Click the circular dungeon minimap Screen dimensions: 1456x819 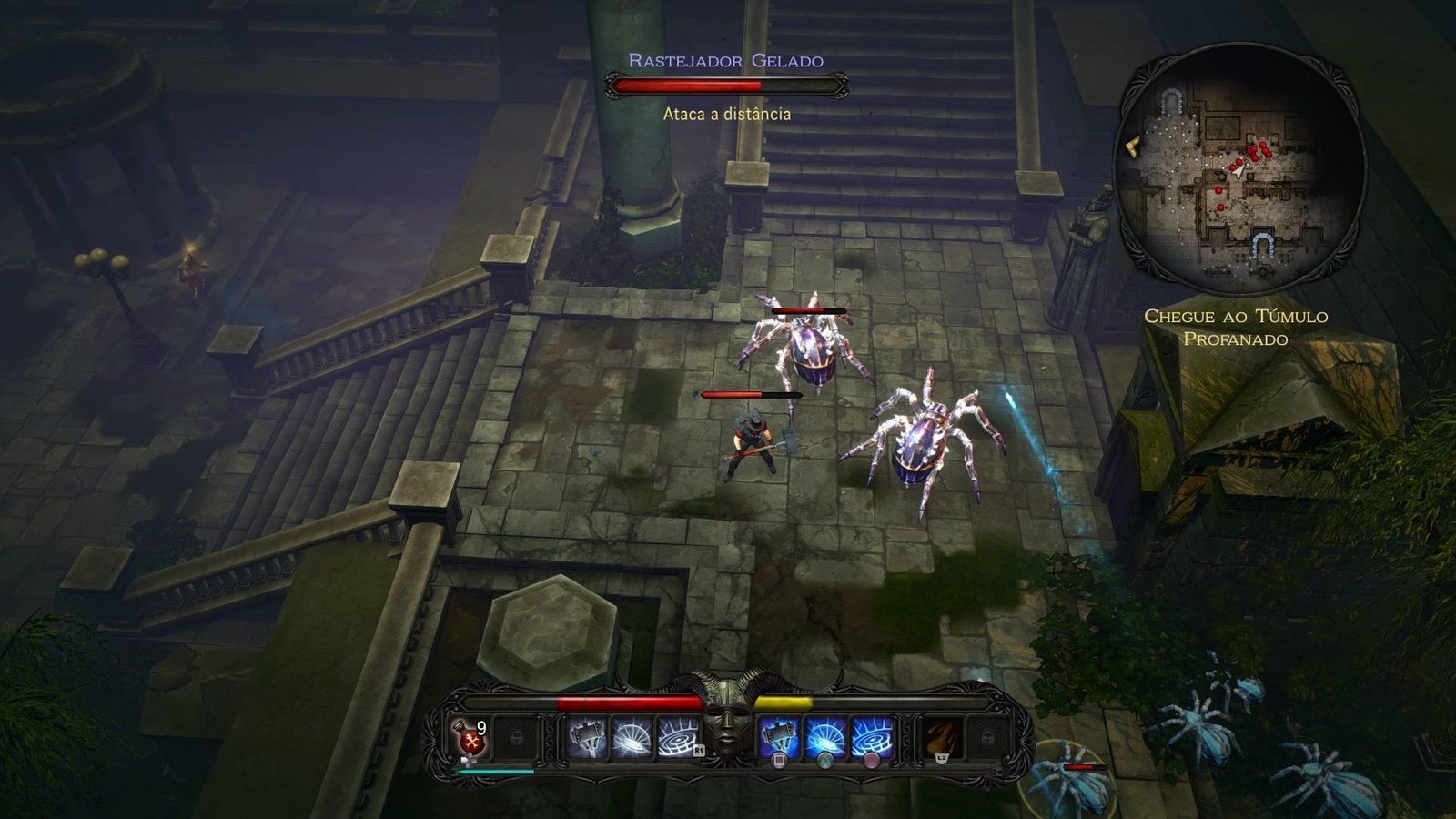point(1240,167)
